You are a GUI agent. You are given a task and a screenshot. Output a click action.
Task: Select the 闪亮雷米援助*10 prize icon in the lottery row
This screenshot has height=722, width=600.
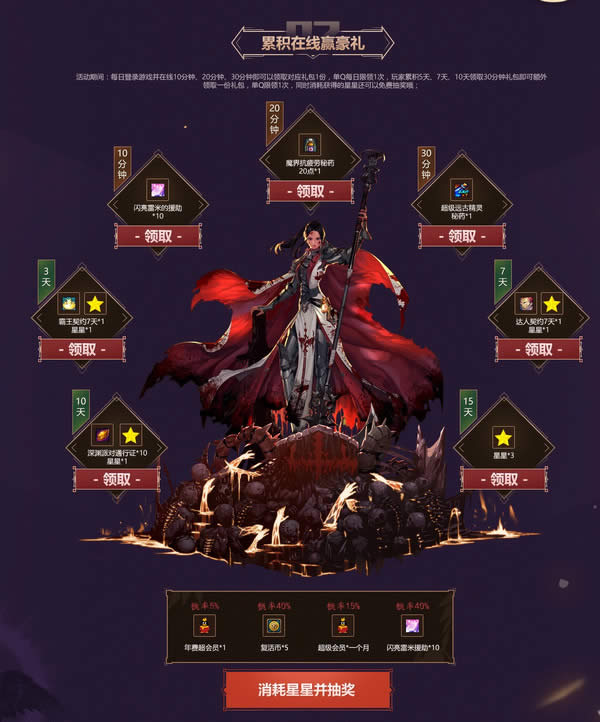(x=411, y=626)
